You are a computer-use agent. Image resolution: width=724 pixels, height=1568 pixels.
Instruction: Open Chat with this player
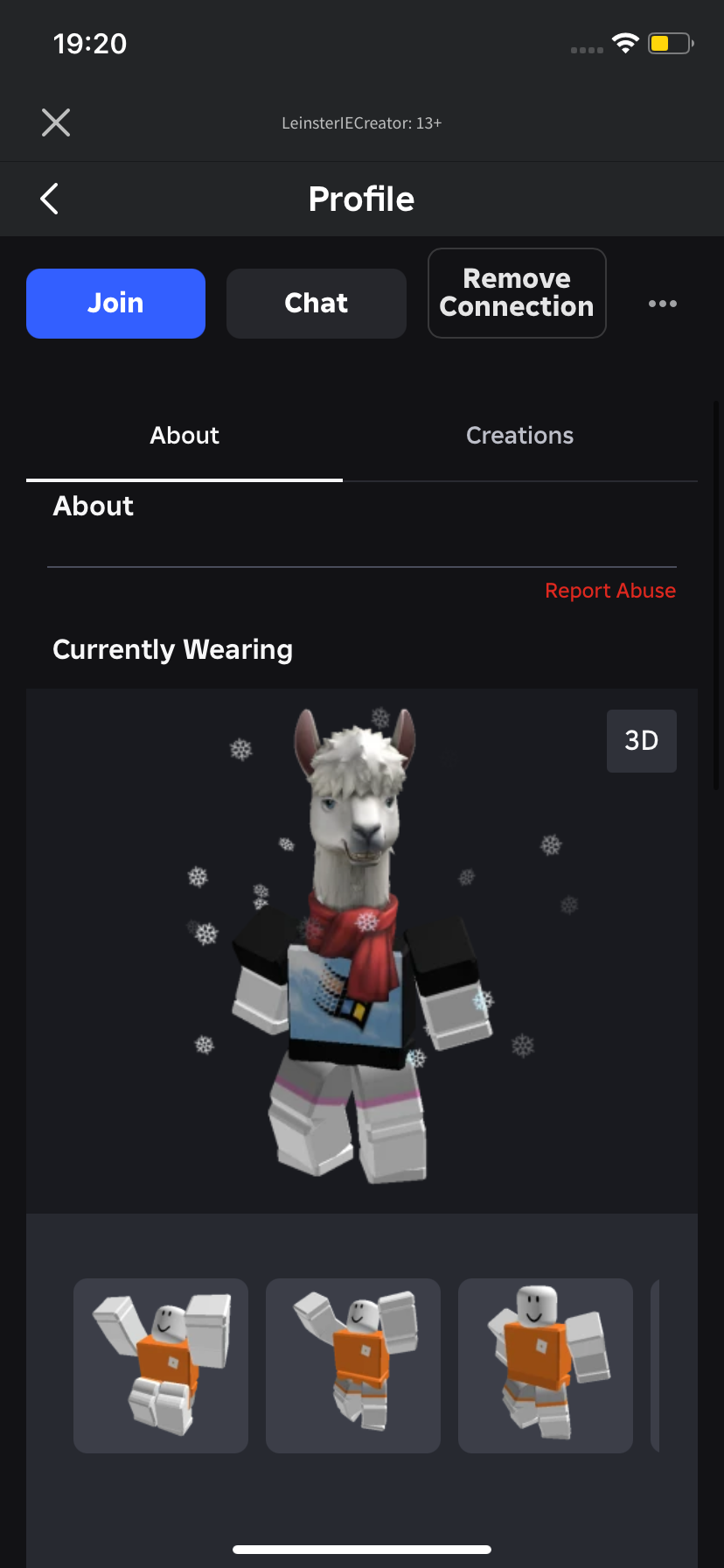pyautogui.click(x=316, y=303)
